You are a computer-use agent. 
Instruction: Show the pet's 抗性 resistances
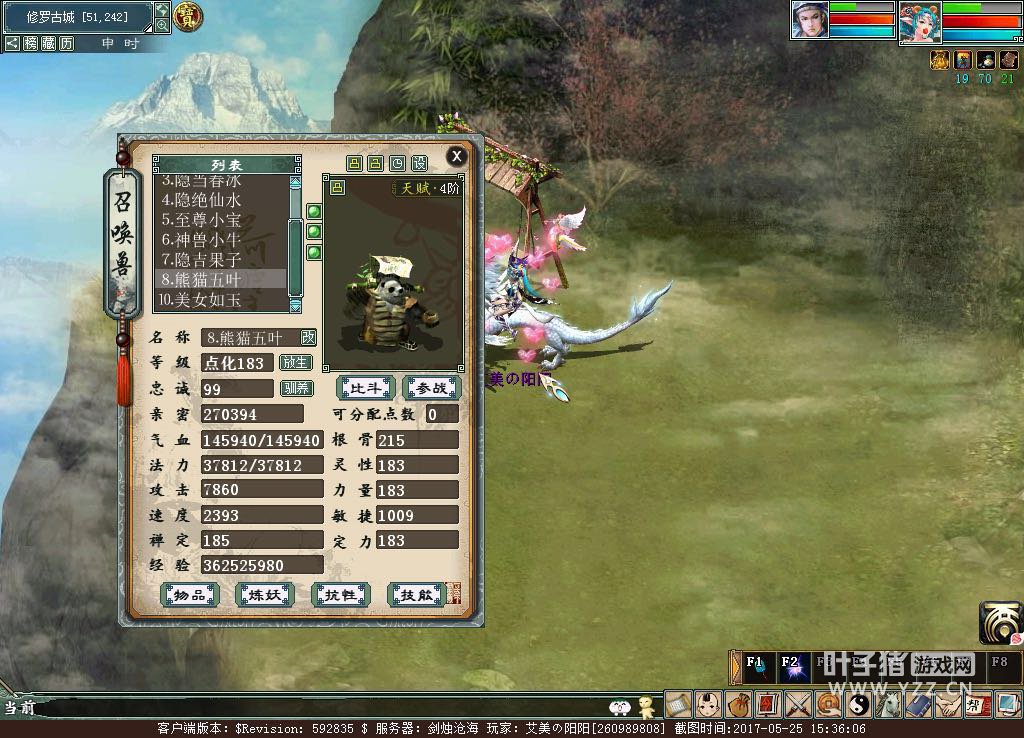tap(340, 595)
